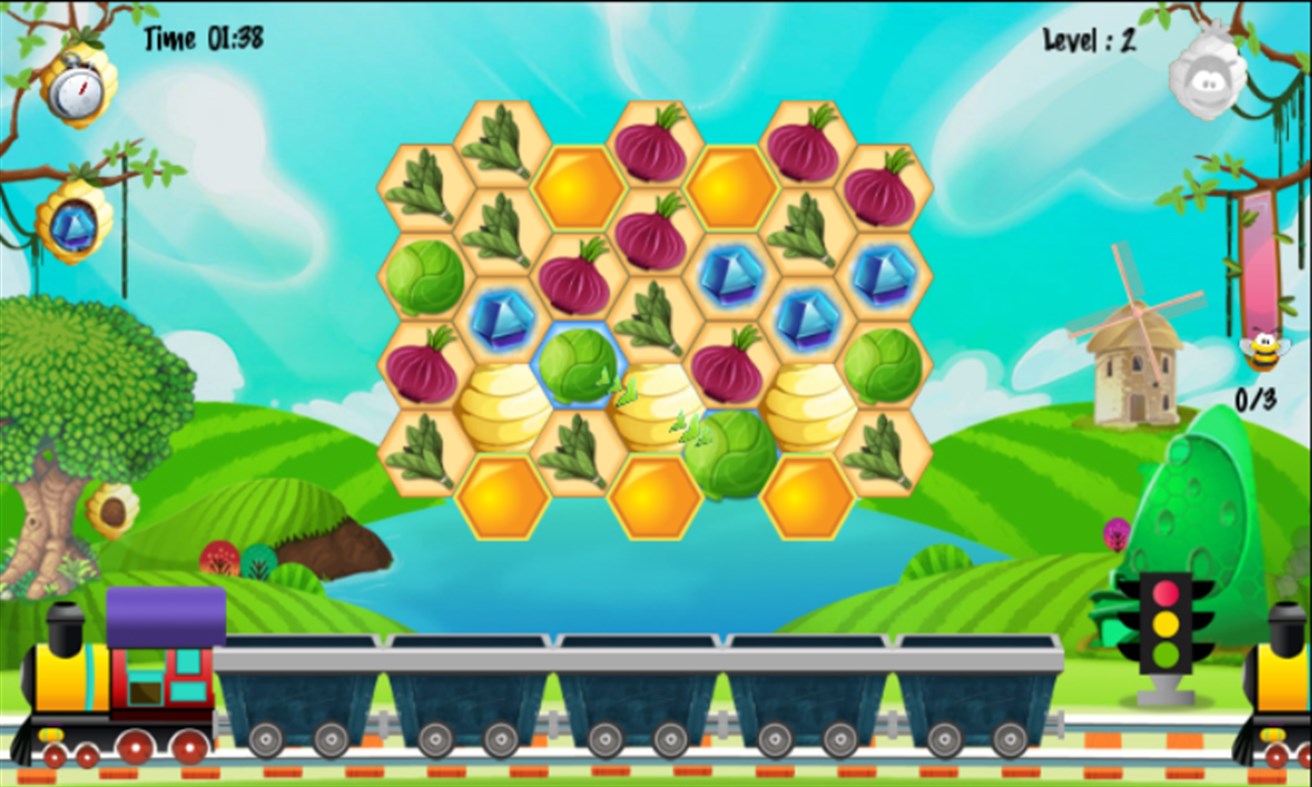Image resolution: width=1312 pixels, height=787 pixels.
Task: Click the 0/3 gem progress counter
Action: click(1258, 395)
